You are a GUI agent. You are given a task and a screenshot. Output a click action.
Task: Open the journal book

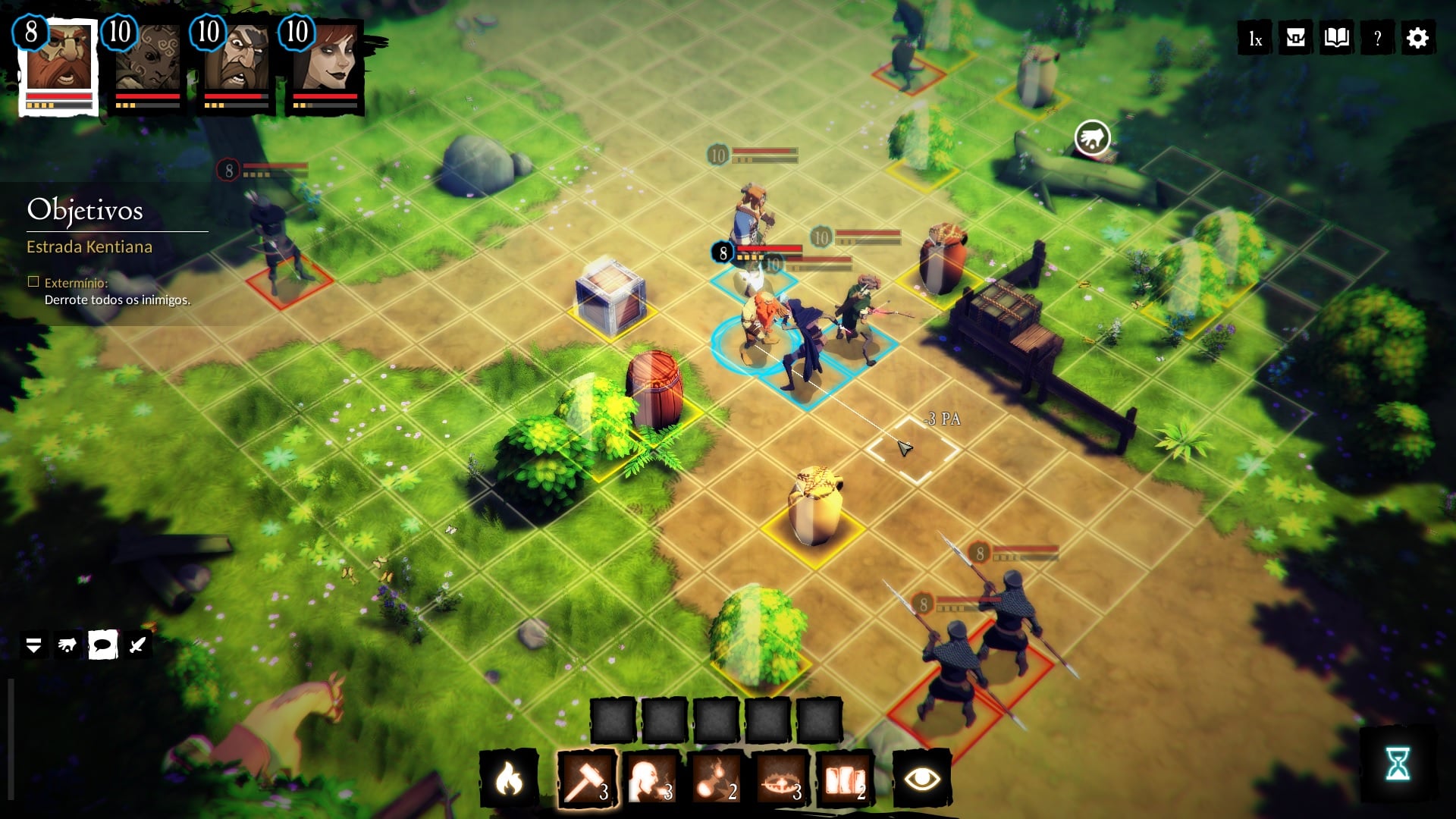(1336, 38)
